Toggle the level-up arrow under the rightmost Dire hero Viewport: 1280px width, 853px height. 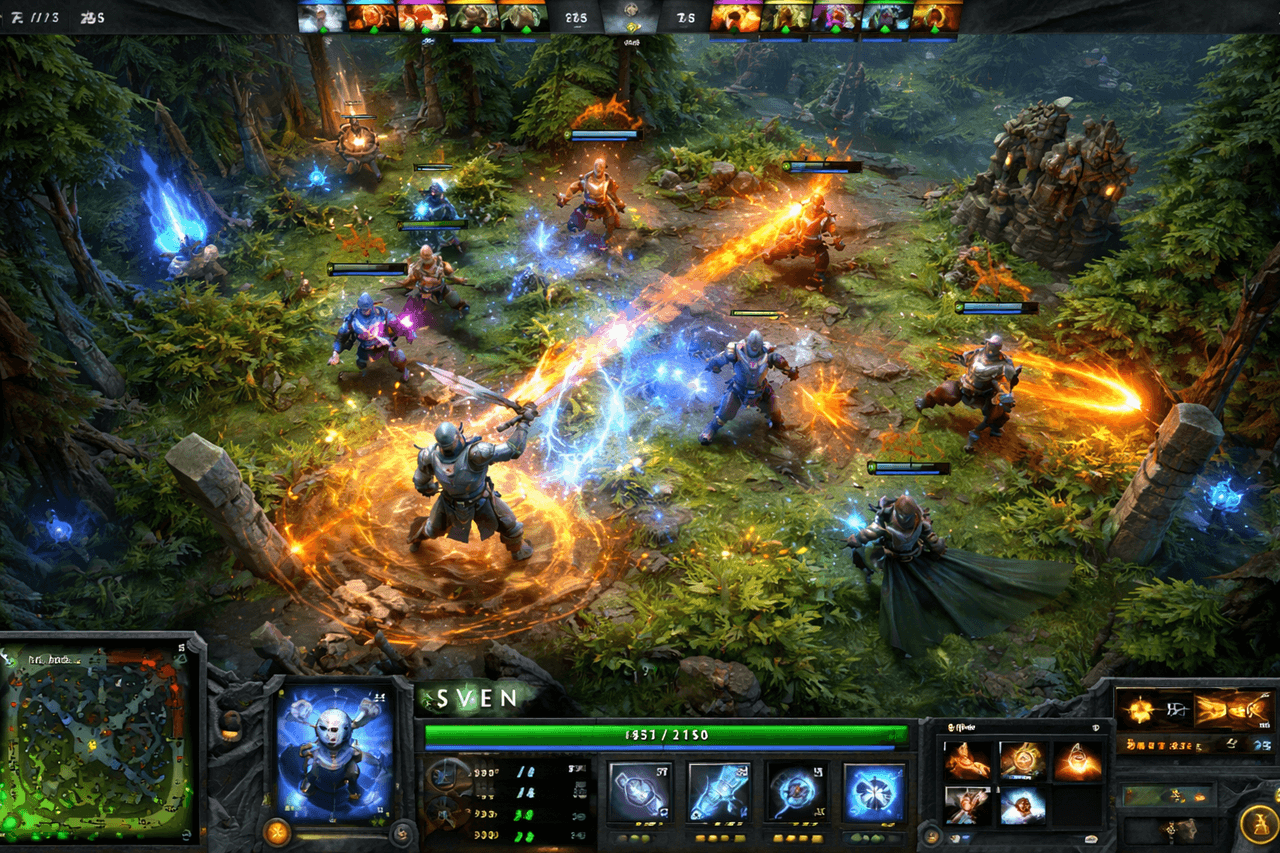click(932, 30)
